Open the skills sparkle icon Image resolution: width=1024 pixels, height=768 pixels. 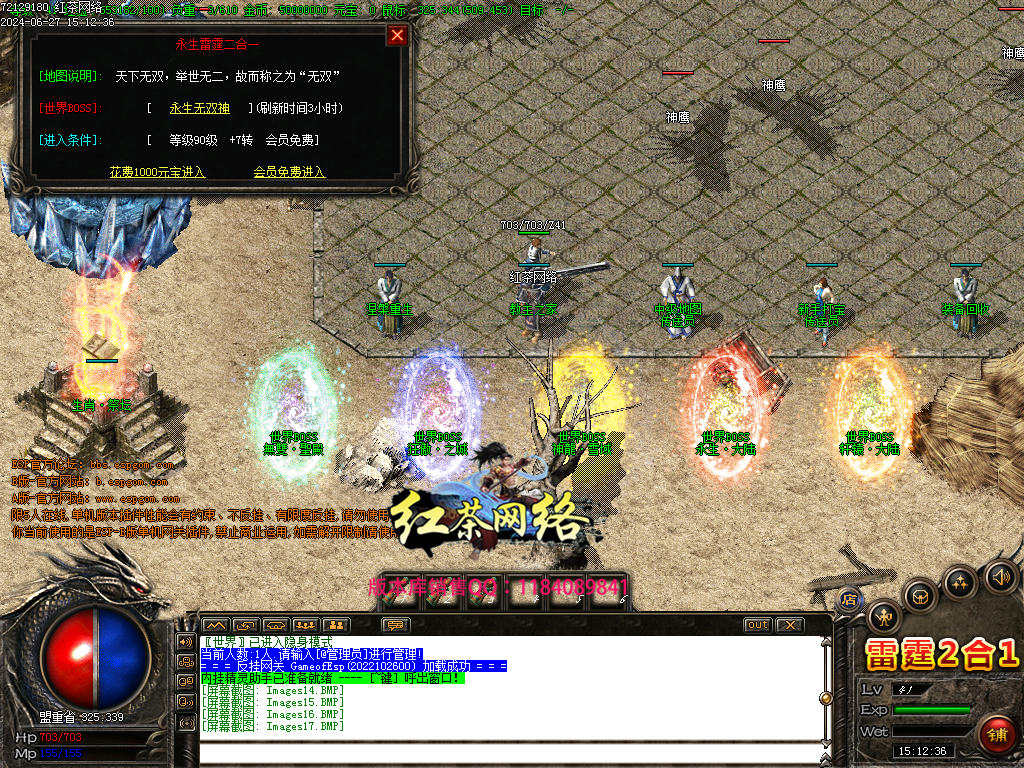960,582
